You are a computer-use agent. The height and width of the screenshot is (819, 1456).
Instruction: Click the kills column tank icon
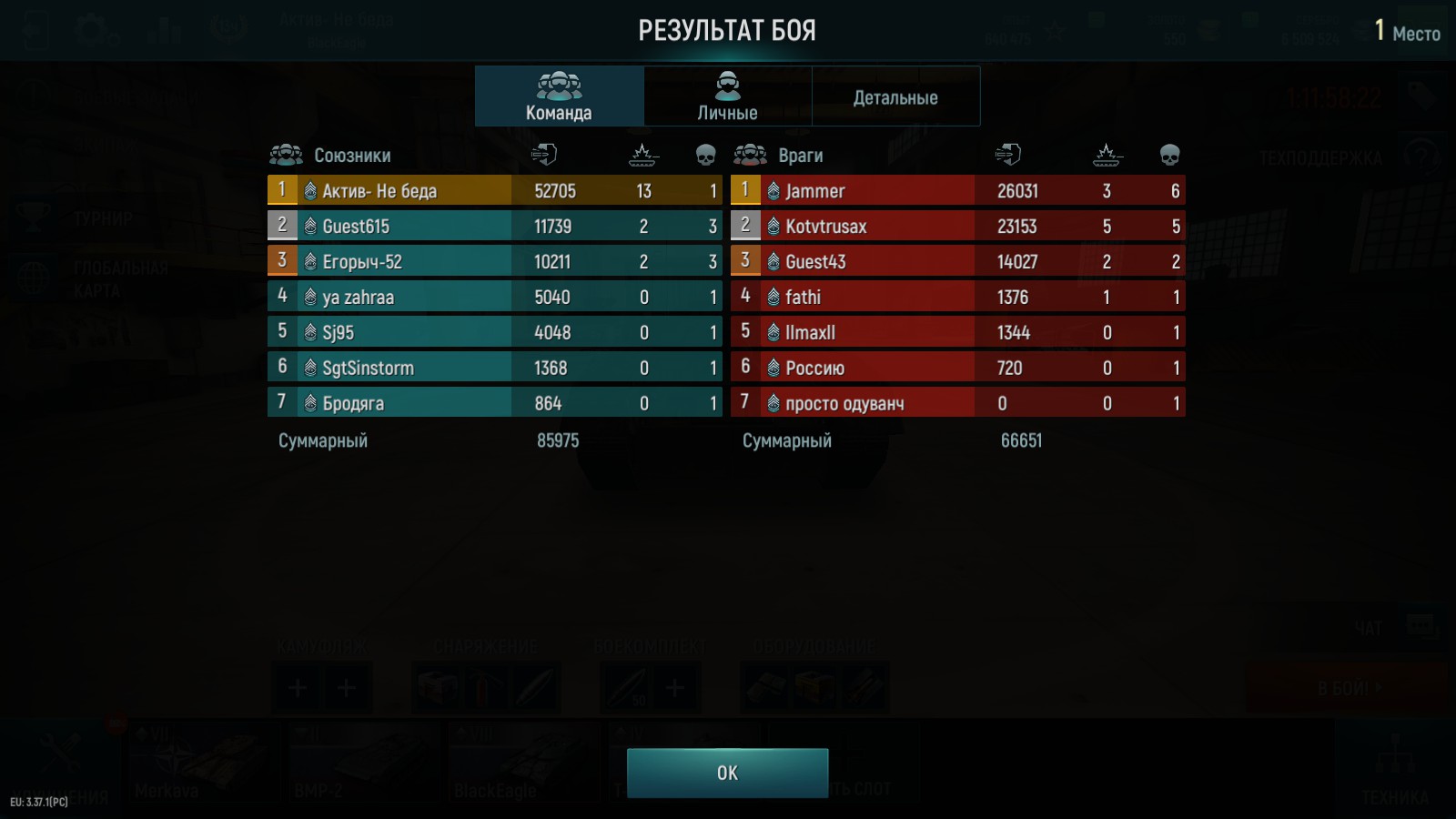pyautogui.click(x=642, y=155)
